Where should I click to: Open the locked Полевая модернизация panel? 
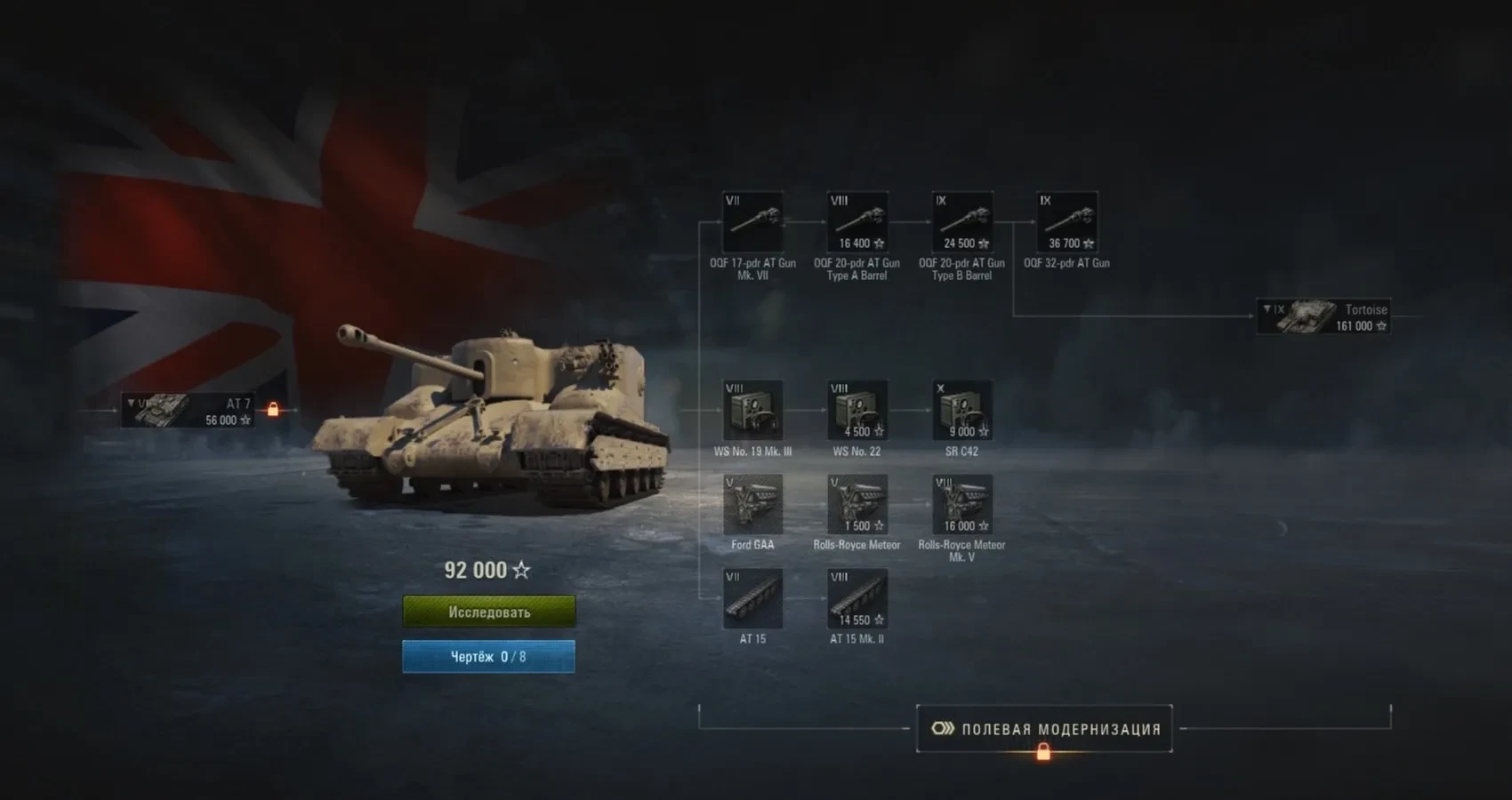click(1044, 729)
